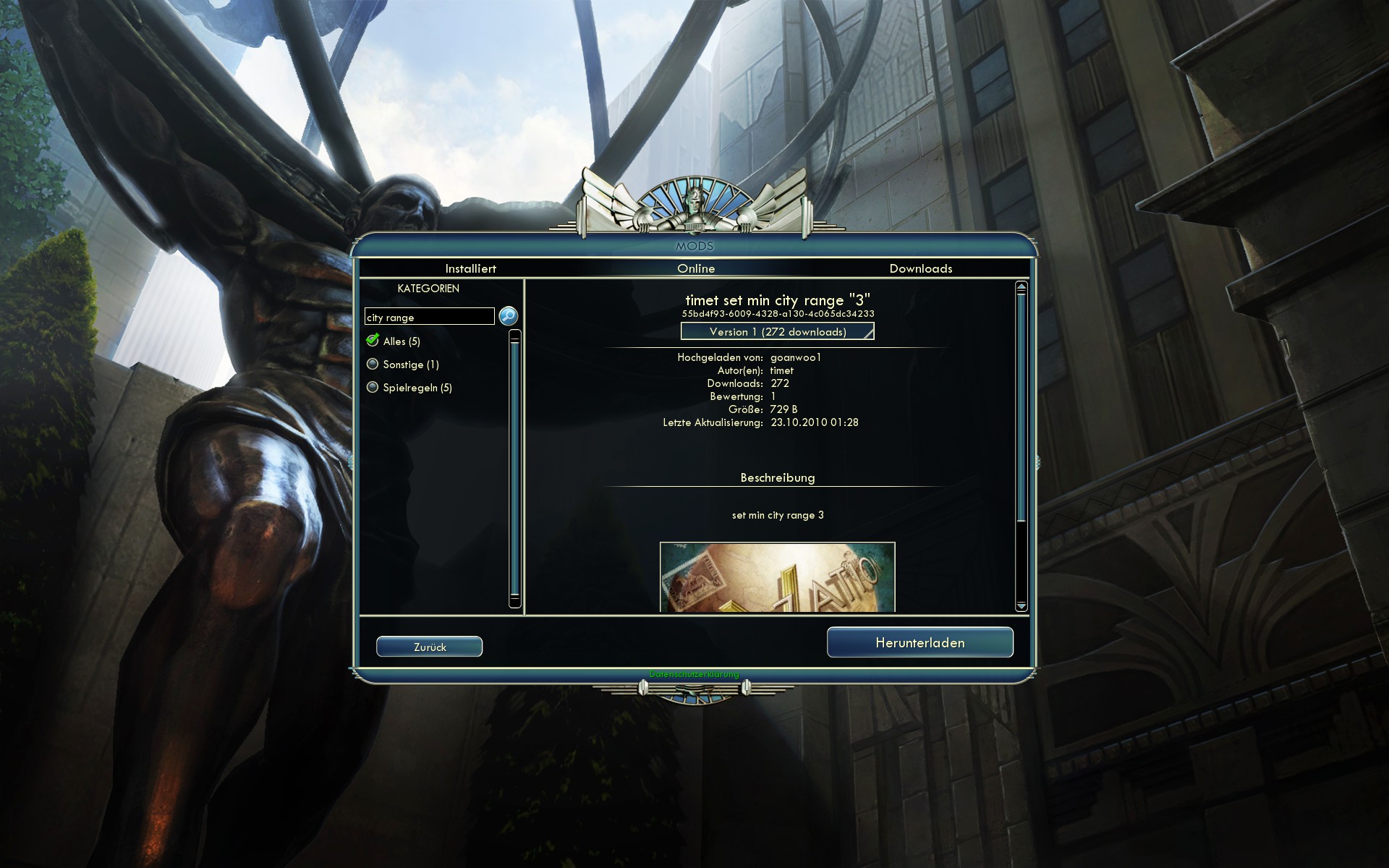The image size is (1389, 868).
Task: Open the Online tab
Action: [x=696, y=268]
